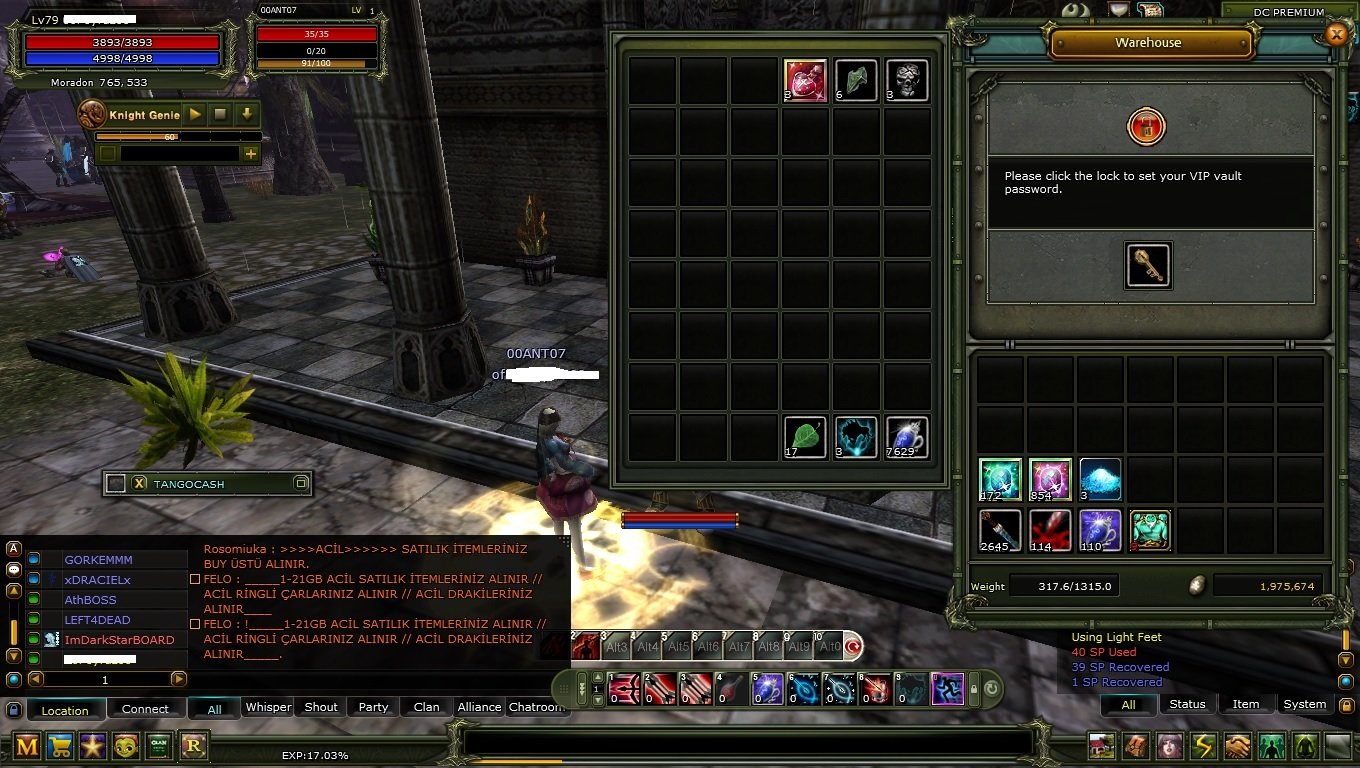The width and height of the screenshot is (1360, 768).
Task: Select player LEFT4DEAD in chat list
Action: (x=95, y=618)
